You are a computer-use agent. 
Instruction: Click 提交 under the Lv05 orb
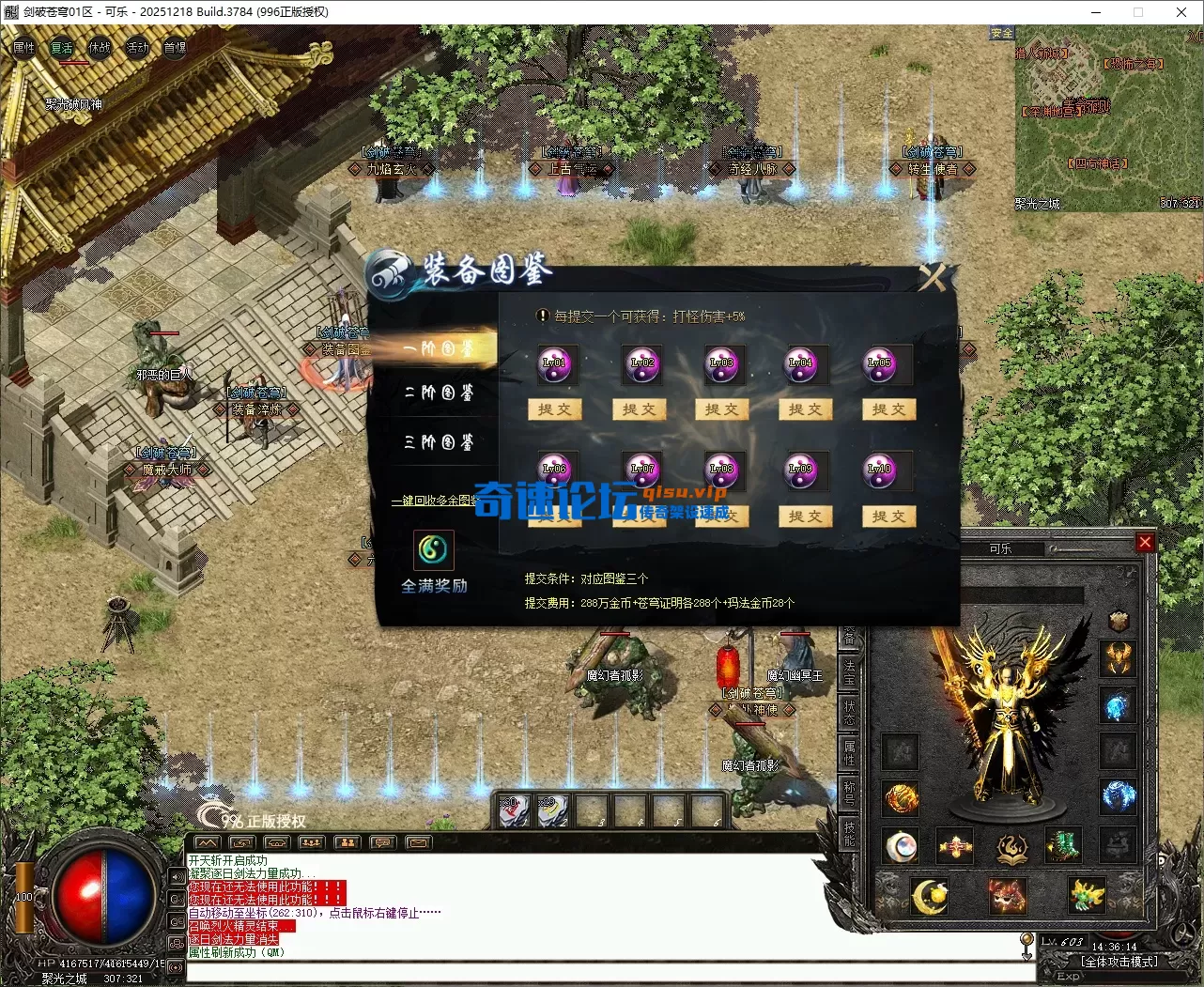pos(888,409)
